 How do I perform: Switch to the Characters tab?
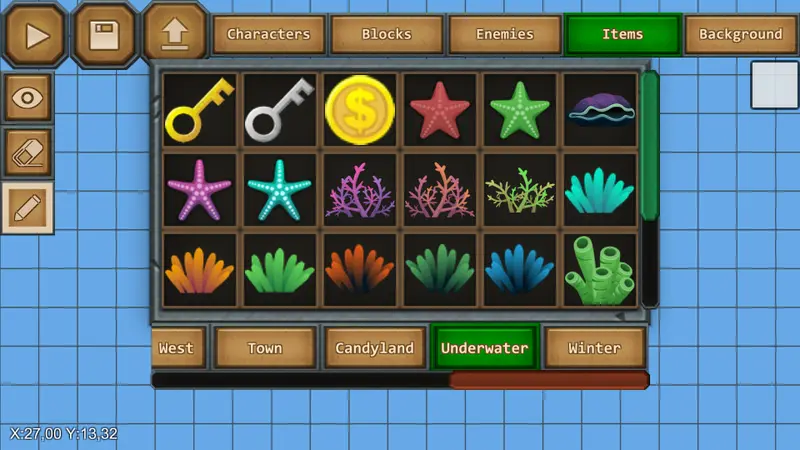tap(268, 34)
